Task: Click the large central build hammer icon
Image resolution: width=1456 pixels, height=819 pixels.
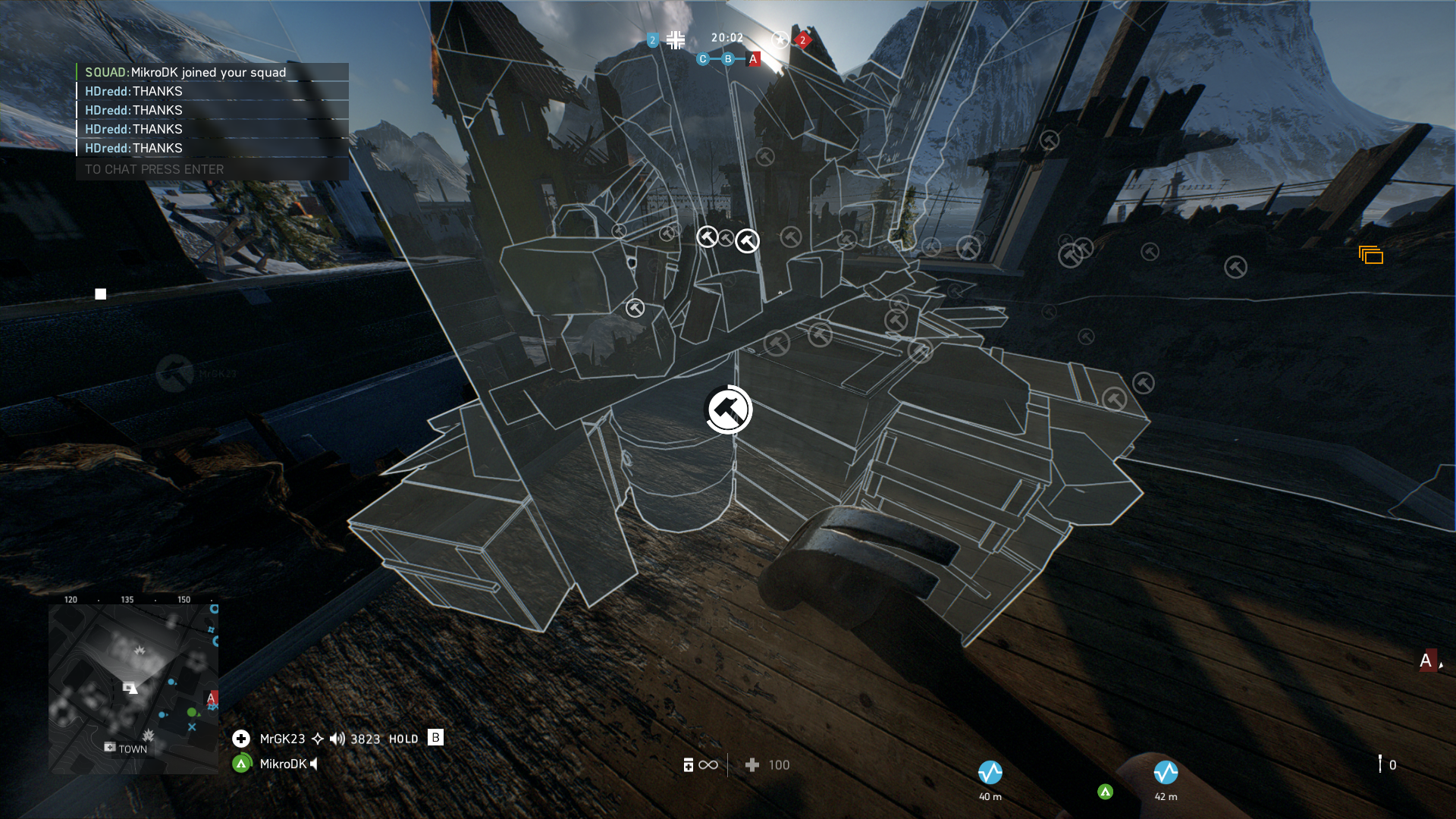Action: pyautogui.click(x=728, y=409)
